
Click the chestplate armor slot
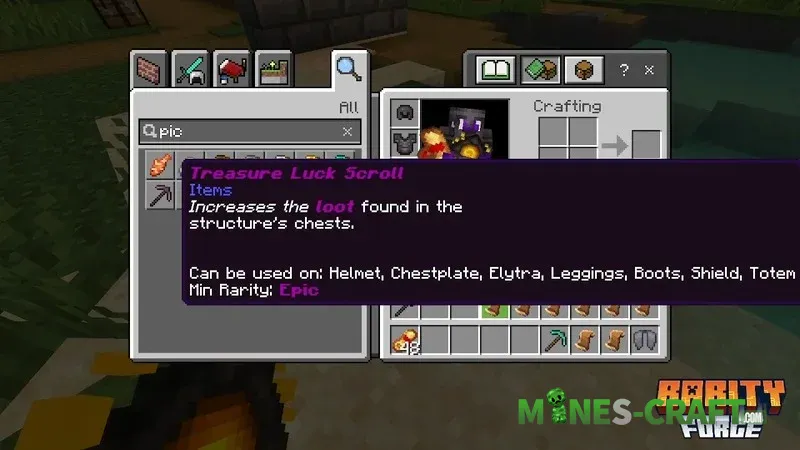coord(404,141)
